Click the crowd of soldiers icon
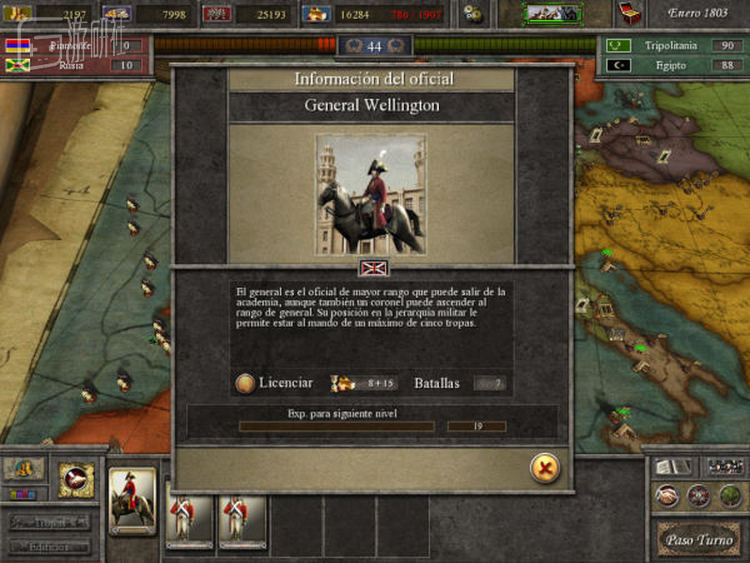This screenshot has width=750, height=563. (x=726, y=466)
